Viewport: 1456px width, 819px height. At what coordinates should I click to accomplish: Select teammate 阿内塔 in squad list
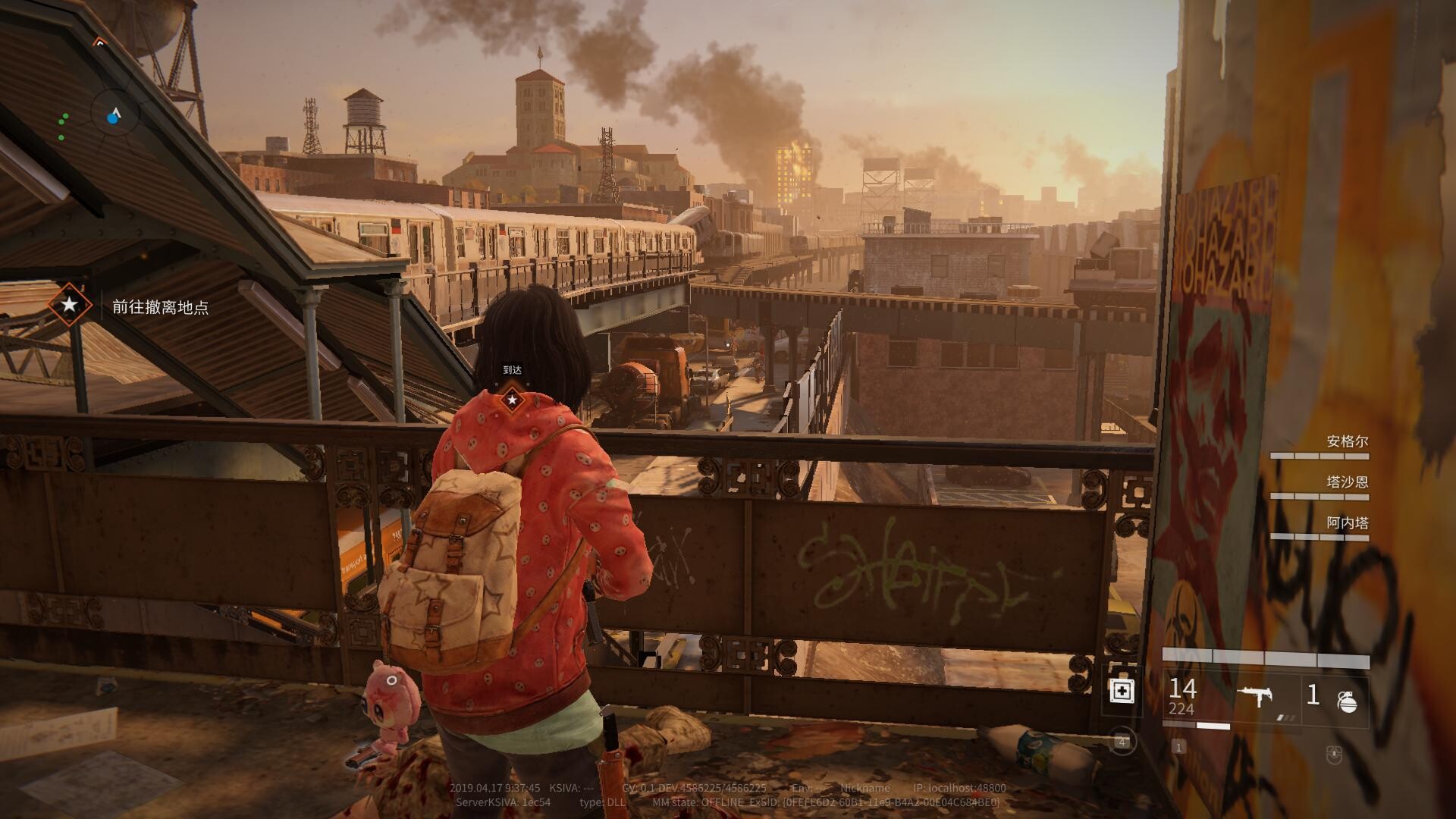[x=1347, y=523]
